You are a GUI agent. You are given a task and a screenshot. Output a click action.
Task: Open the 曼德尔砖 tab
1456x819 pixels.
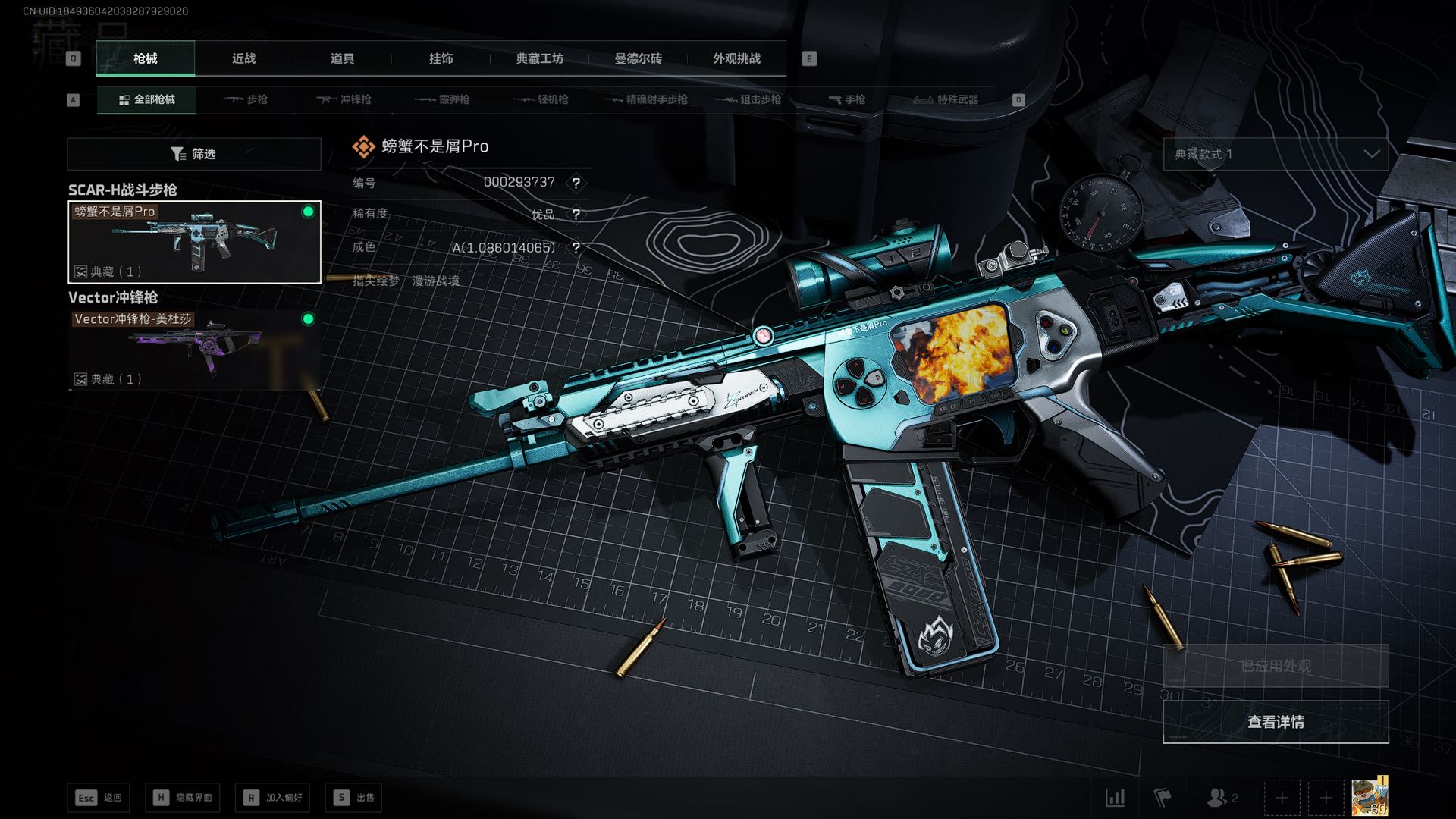[638, 58]
